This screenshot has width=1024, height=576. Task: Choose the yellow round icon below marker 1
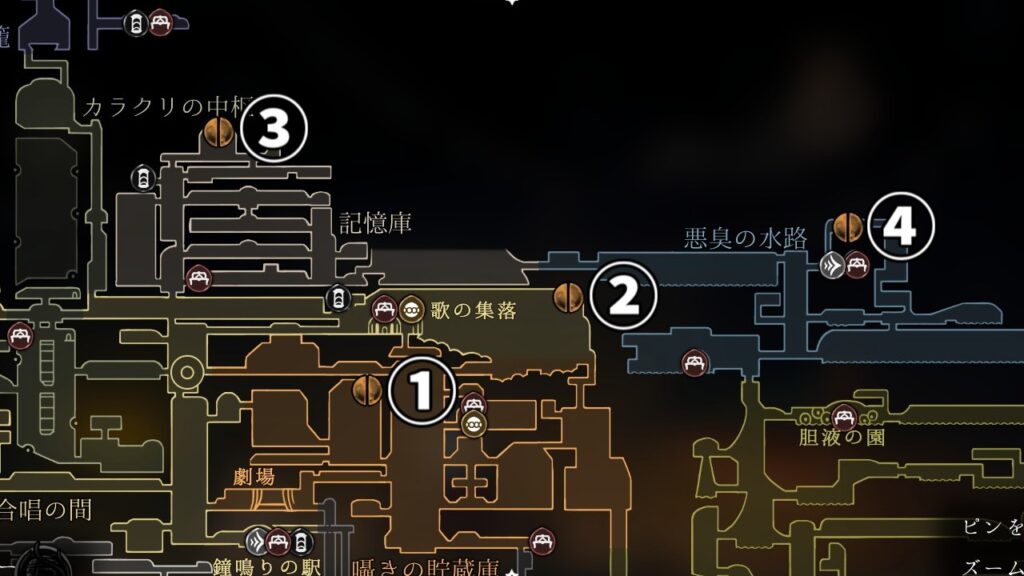(474, 425)
